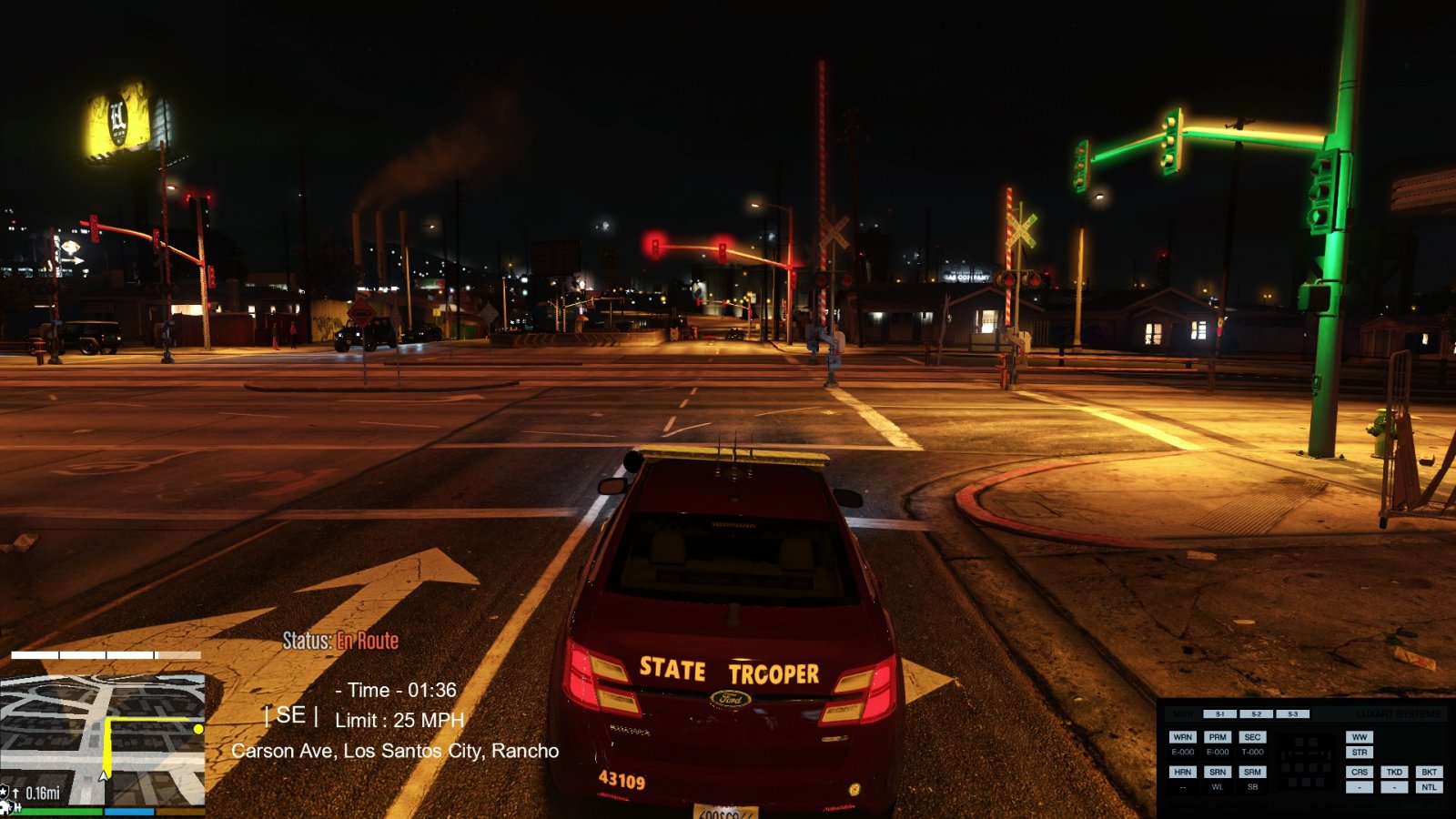
Task: Activate the PRM primary lights button
Action: (1218, 737)
